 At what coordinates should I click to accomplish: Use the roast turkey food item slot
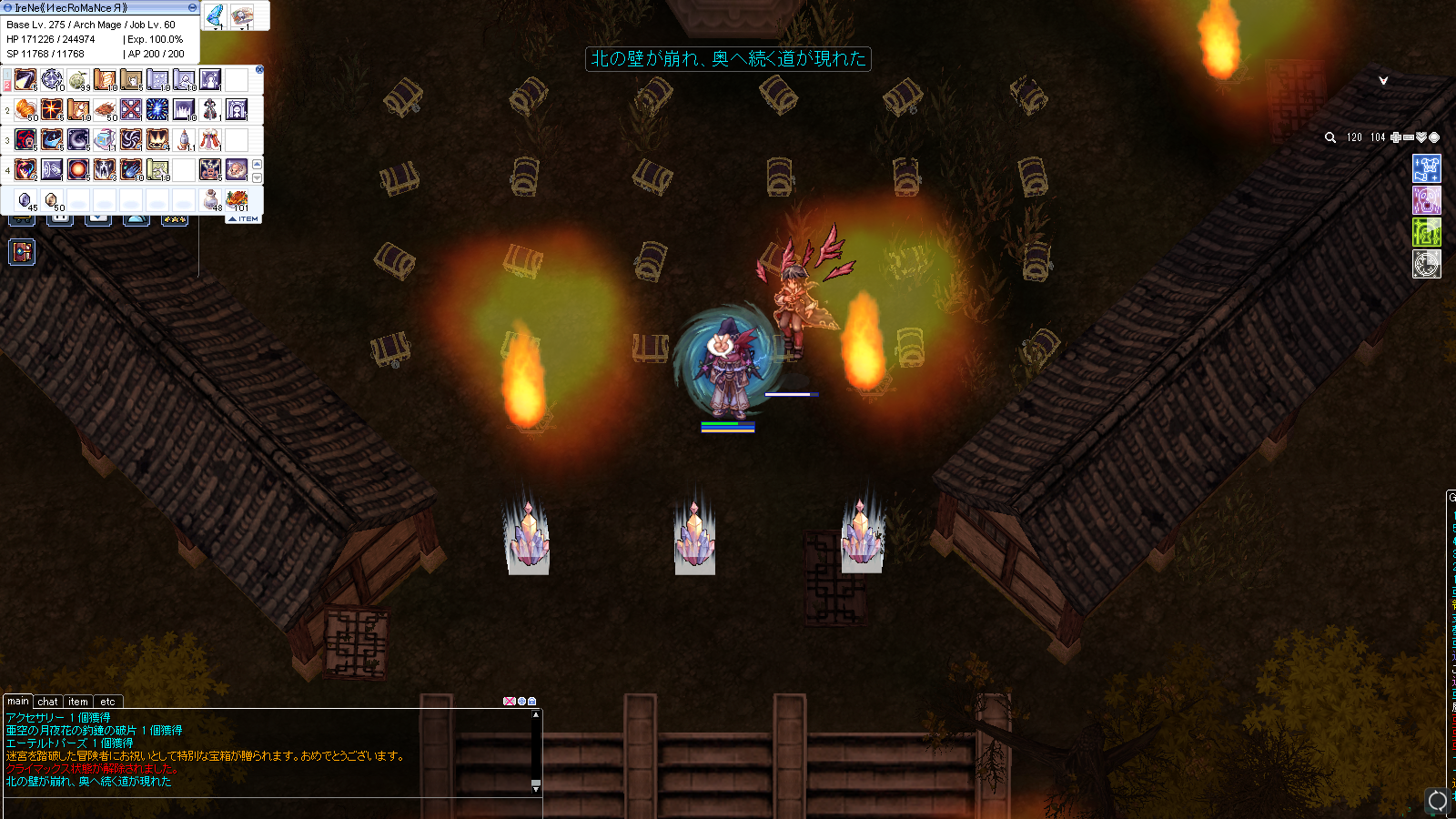pos(237,199)
